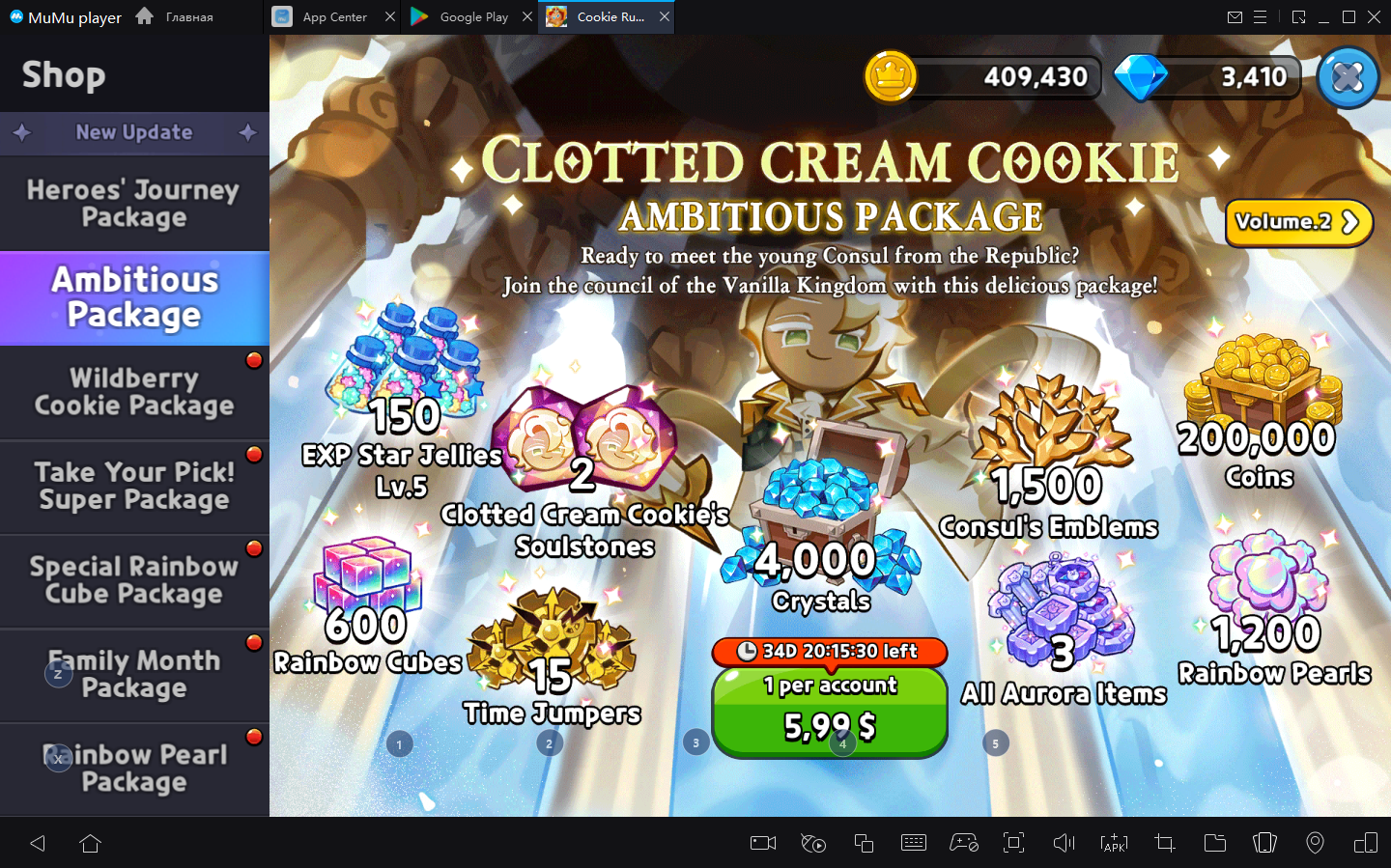Open the Heroes' Journey Package tab

coord(134,204)
